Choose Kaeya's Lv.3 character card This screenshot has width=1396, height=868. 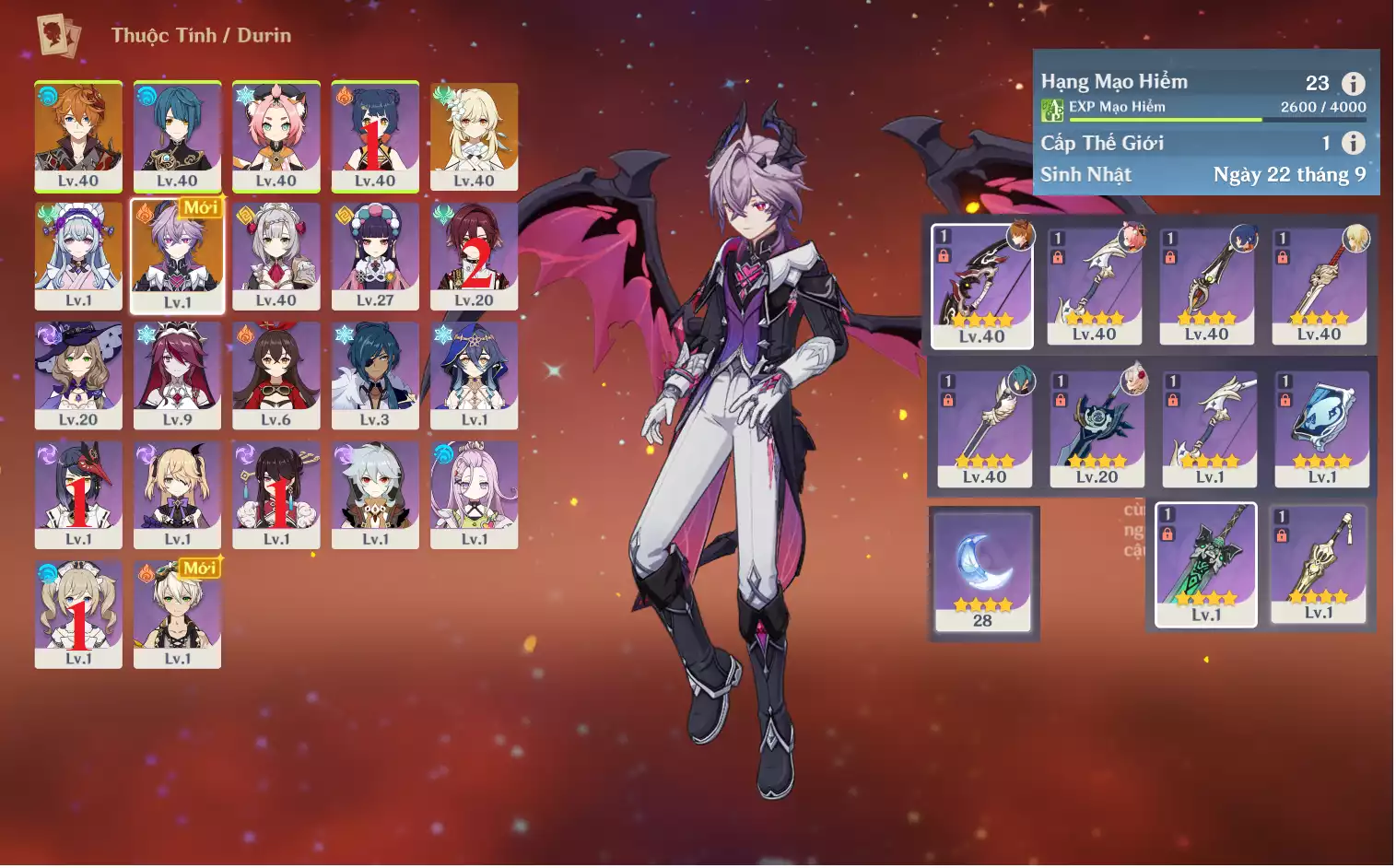(x=375, y=375)
